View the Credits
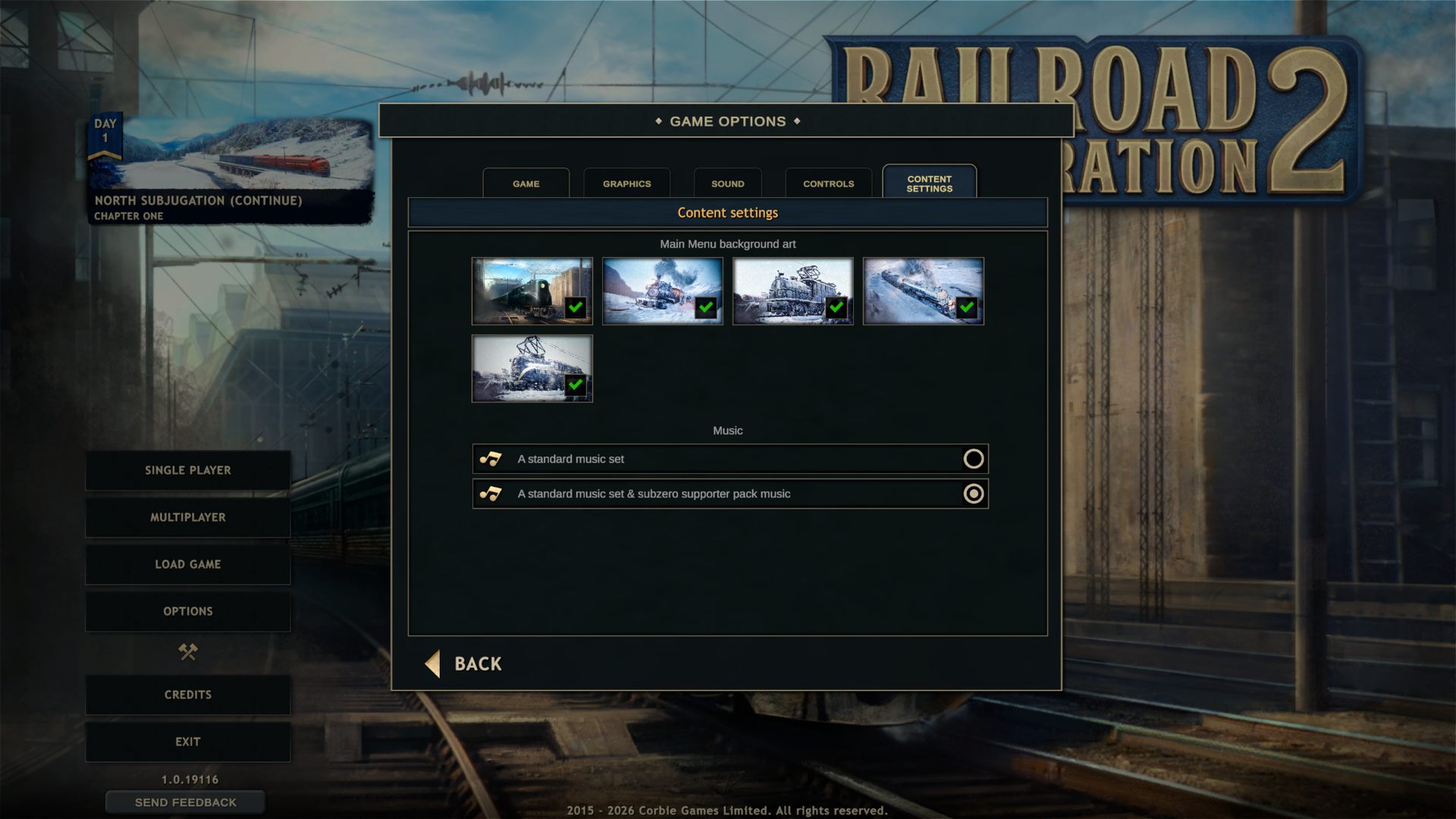Screen dimensions: 1456x819 coord(187,695)
